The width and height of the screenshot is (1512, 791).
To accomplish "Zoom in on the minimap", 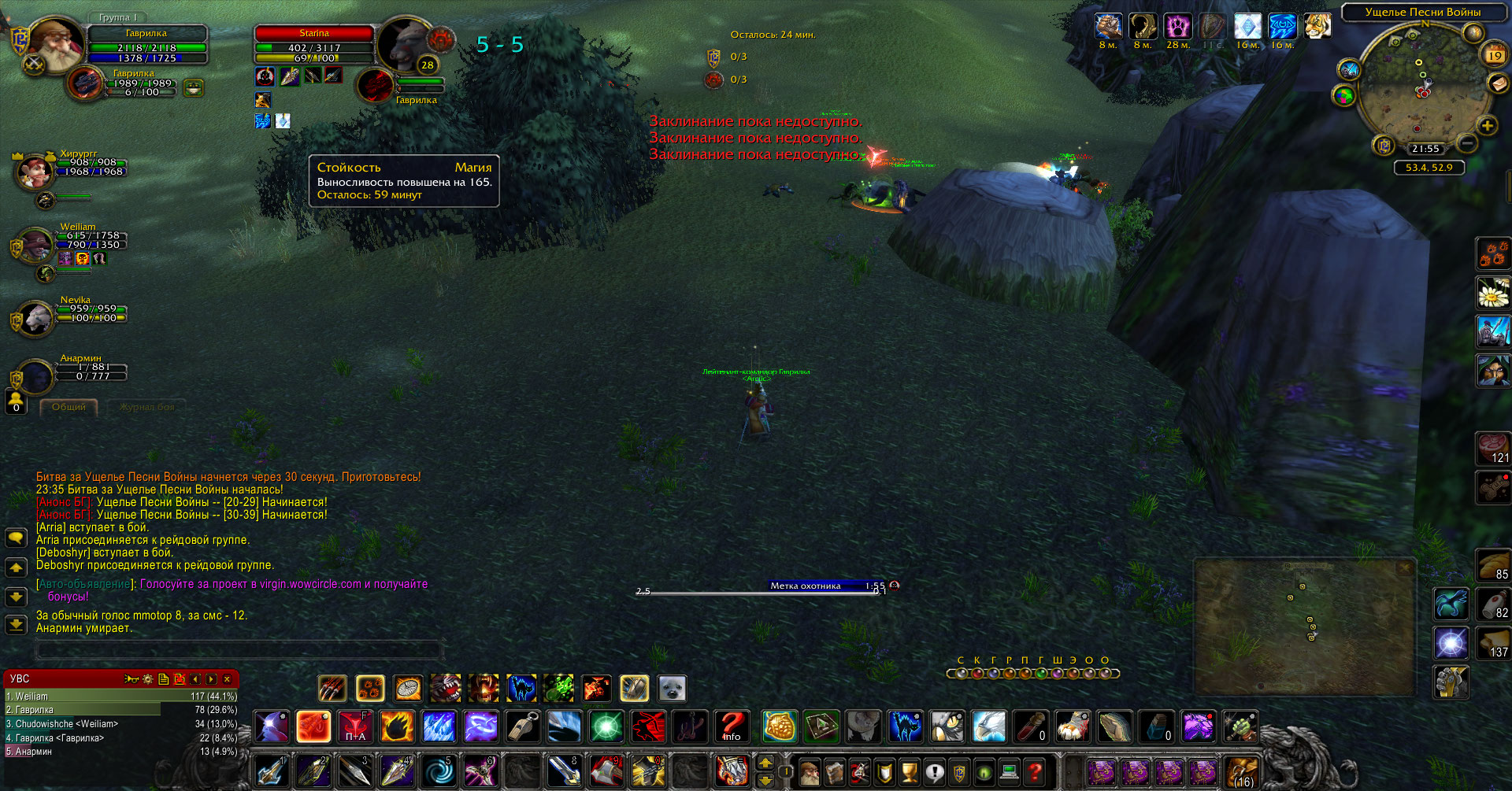I will (1487, 126).
